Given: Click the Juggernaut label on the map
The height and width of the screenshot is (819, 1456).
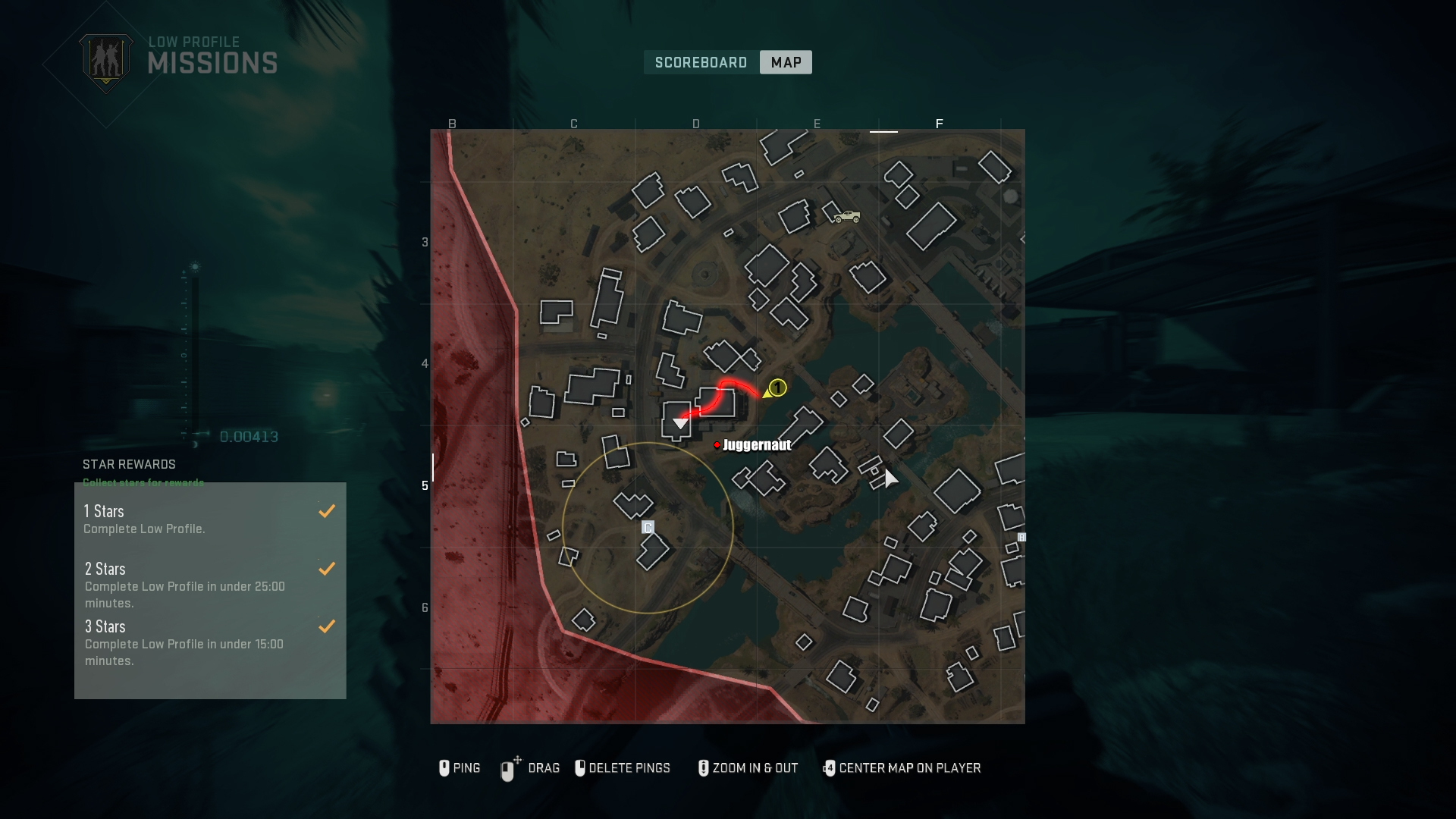Looking at the screenshot, I should tap(756, 446).
